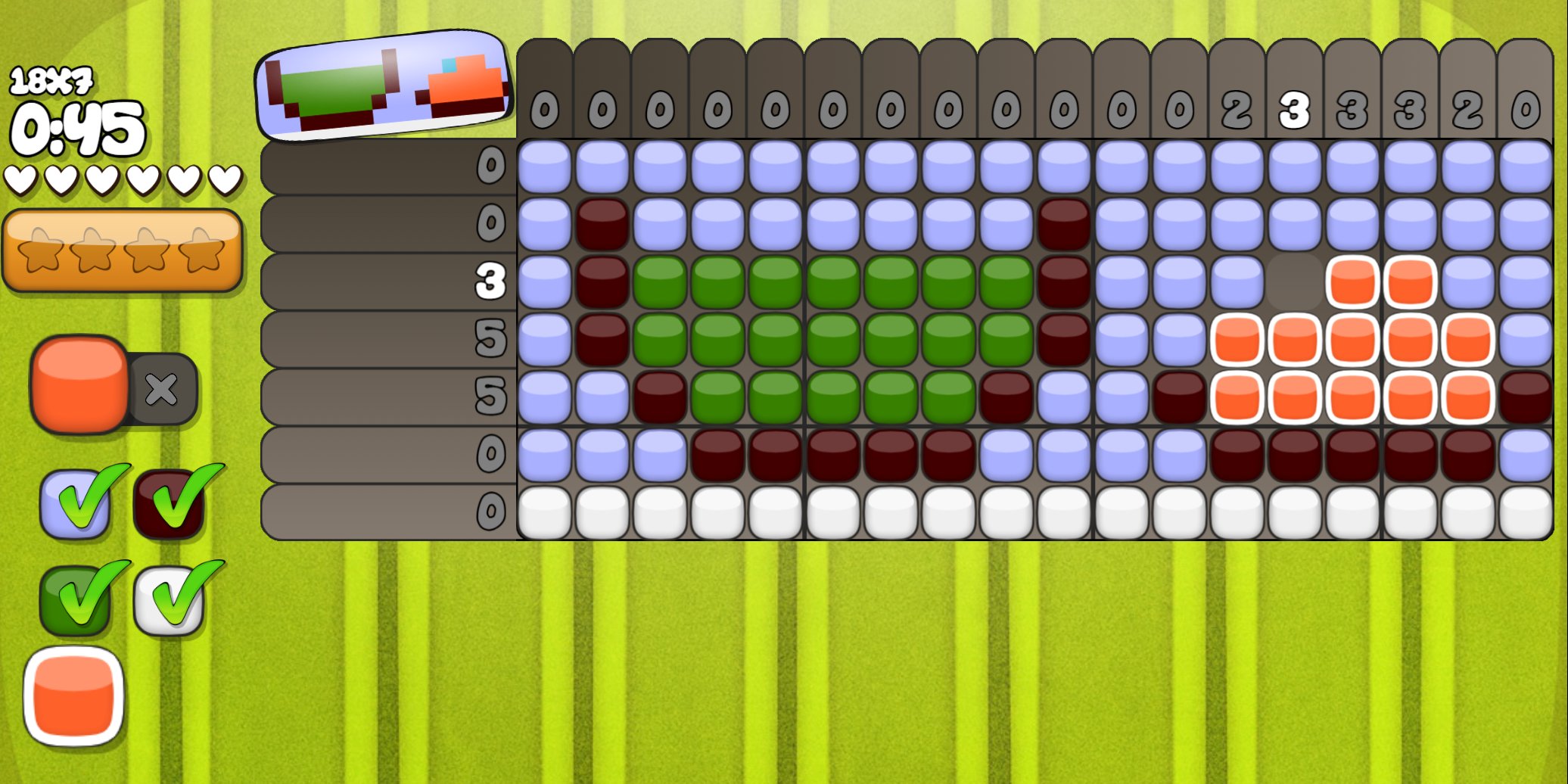The width and height of the screenshot is (1568, 784).
Task: Switch to the X mark mode
Action: point(162,390)
